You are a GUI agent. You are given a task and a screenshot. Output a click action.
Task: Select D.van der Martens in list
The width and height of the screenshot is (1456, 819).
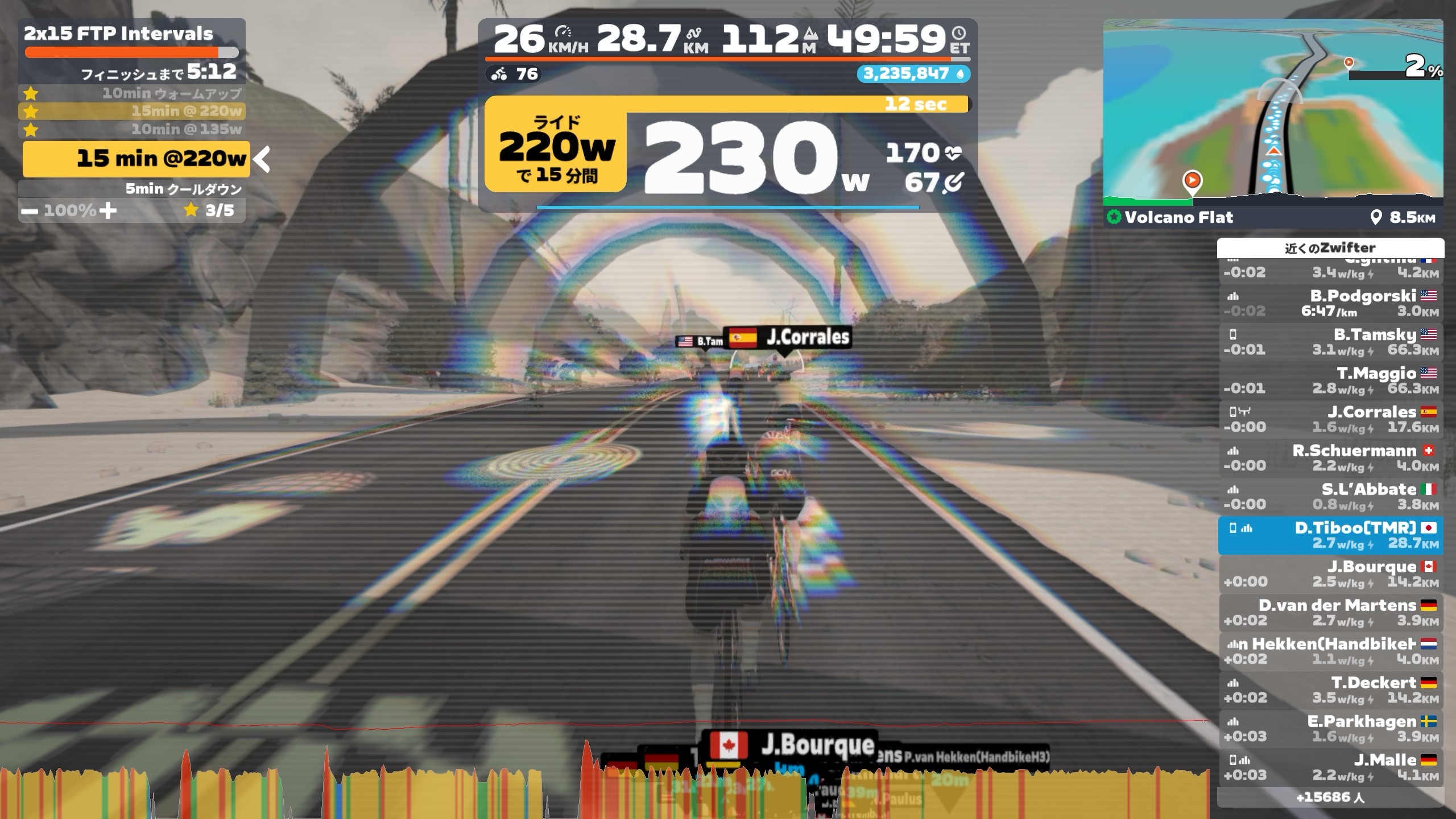1330,613
